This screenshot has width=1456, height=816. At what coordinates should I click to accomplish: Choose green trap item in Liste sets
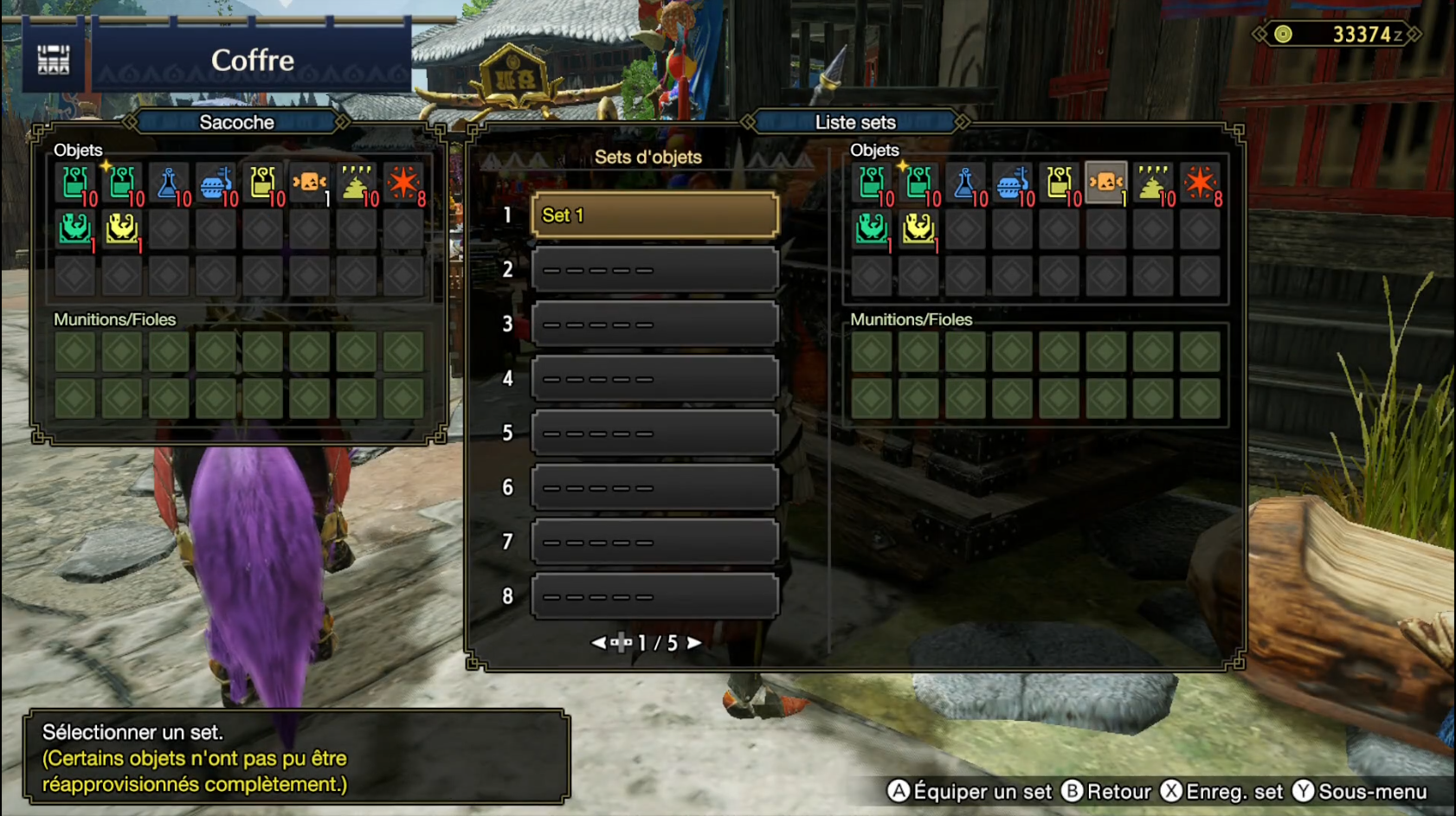[x=872, y=229]
